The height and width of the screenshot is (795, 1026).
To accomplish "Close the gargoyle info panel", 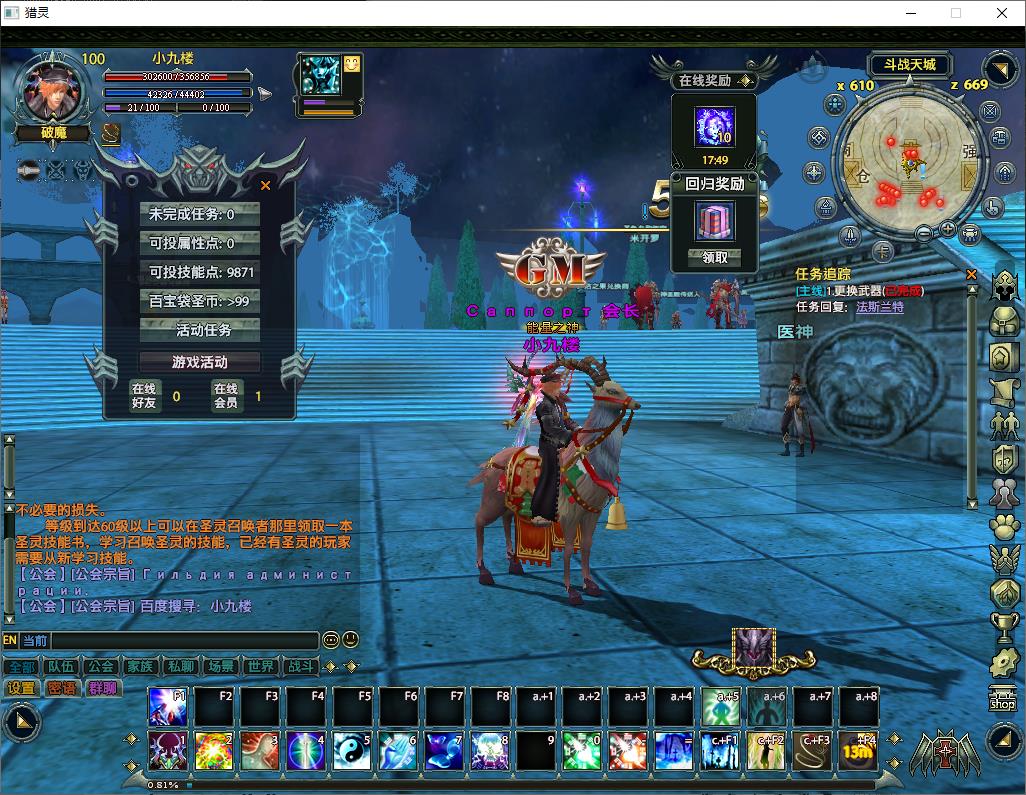I will [265, 185].
